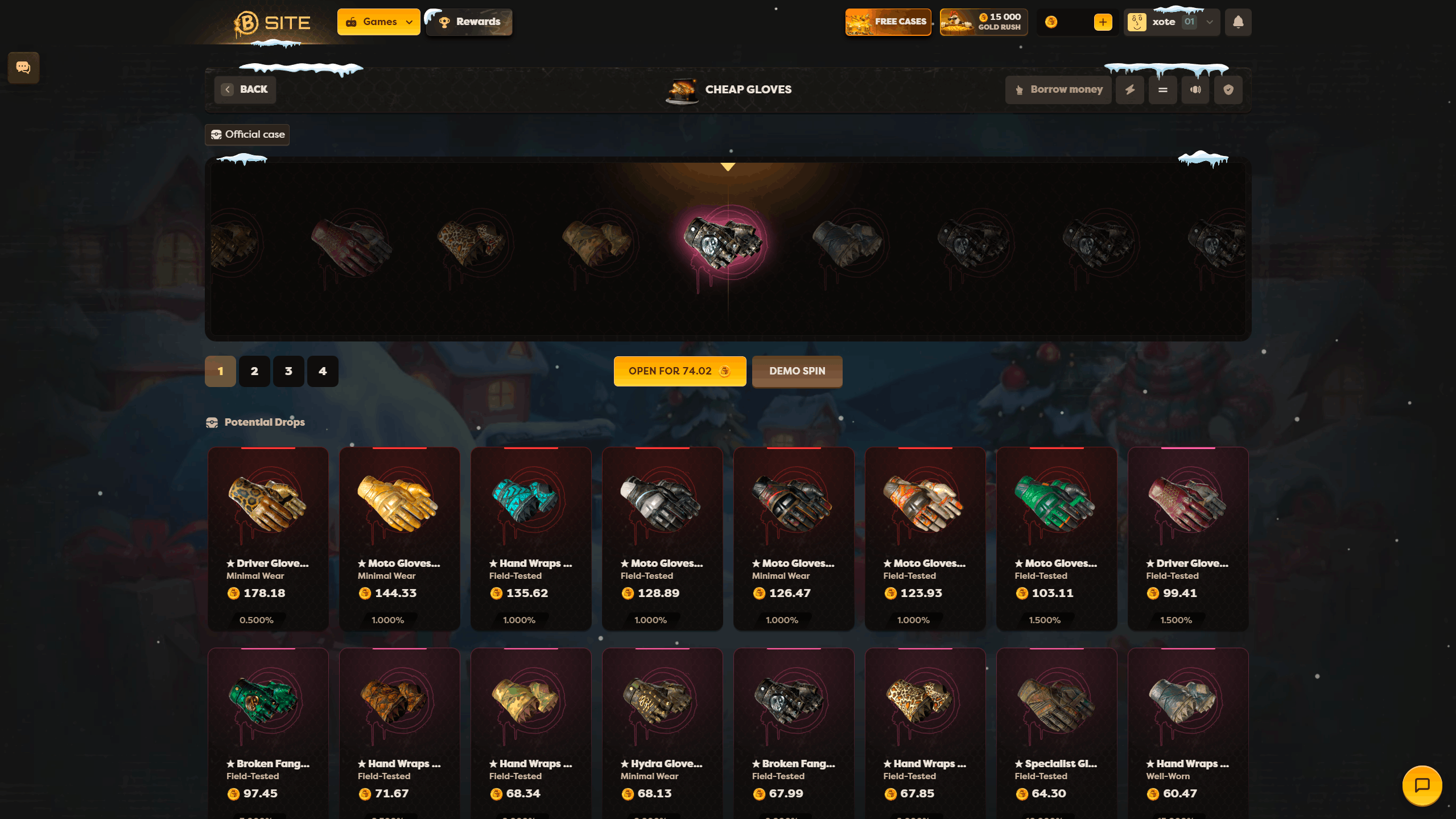Open notifications via the bell icon
Screen dimensions: 1456x819
pos(1238,22)
